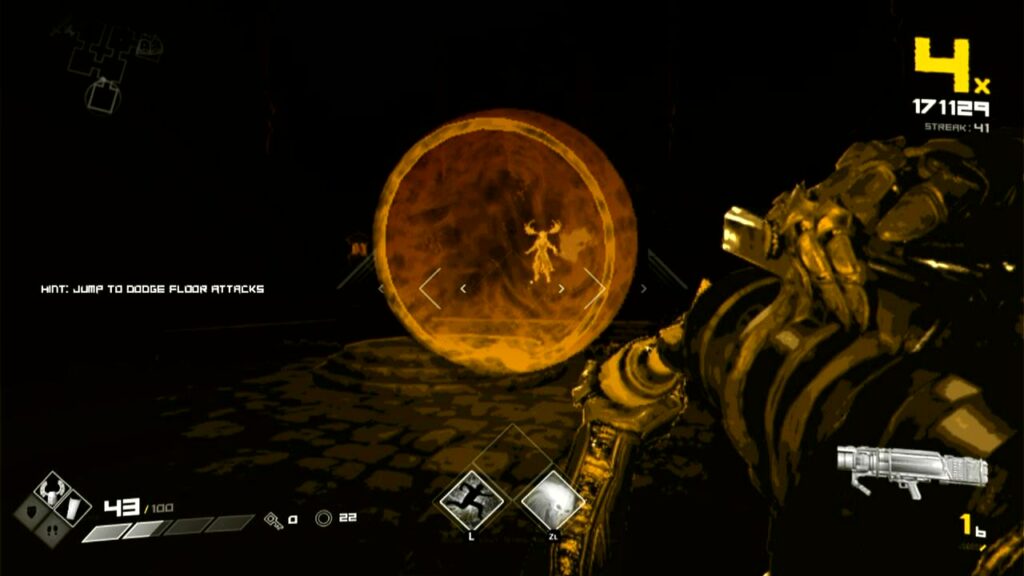The width and height of the screenshot is (1024, 576).
Task: Click the key inventory icon
Action: click(272, 519)
